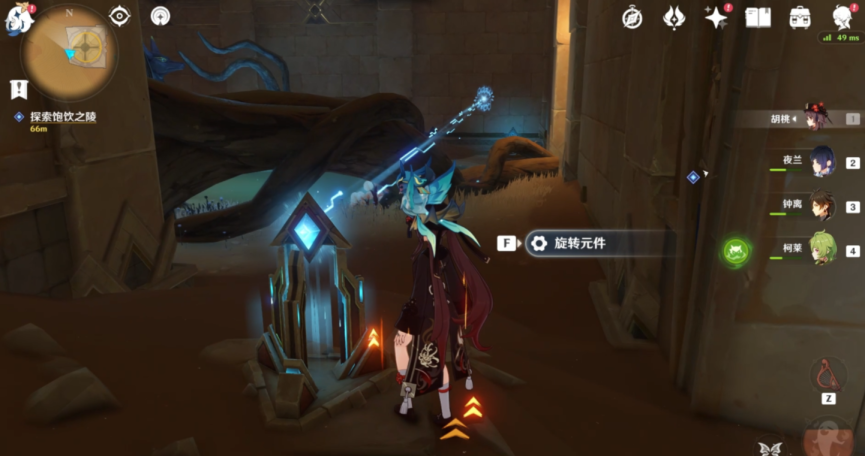The width and height of the screenshot is (865, 456).
Task: Toggle the eye-shaped elemental sight icon
Action: (120, 16)
